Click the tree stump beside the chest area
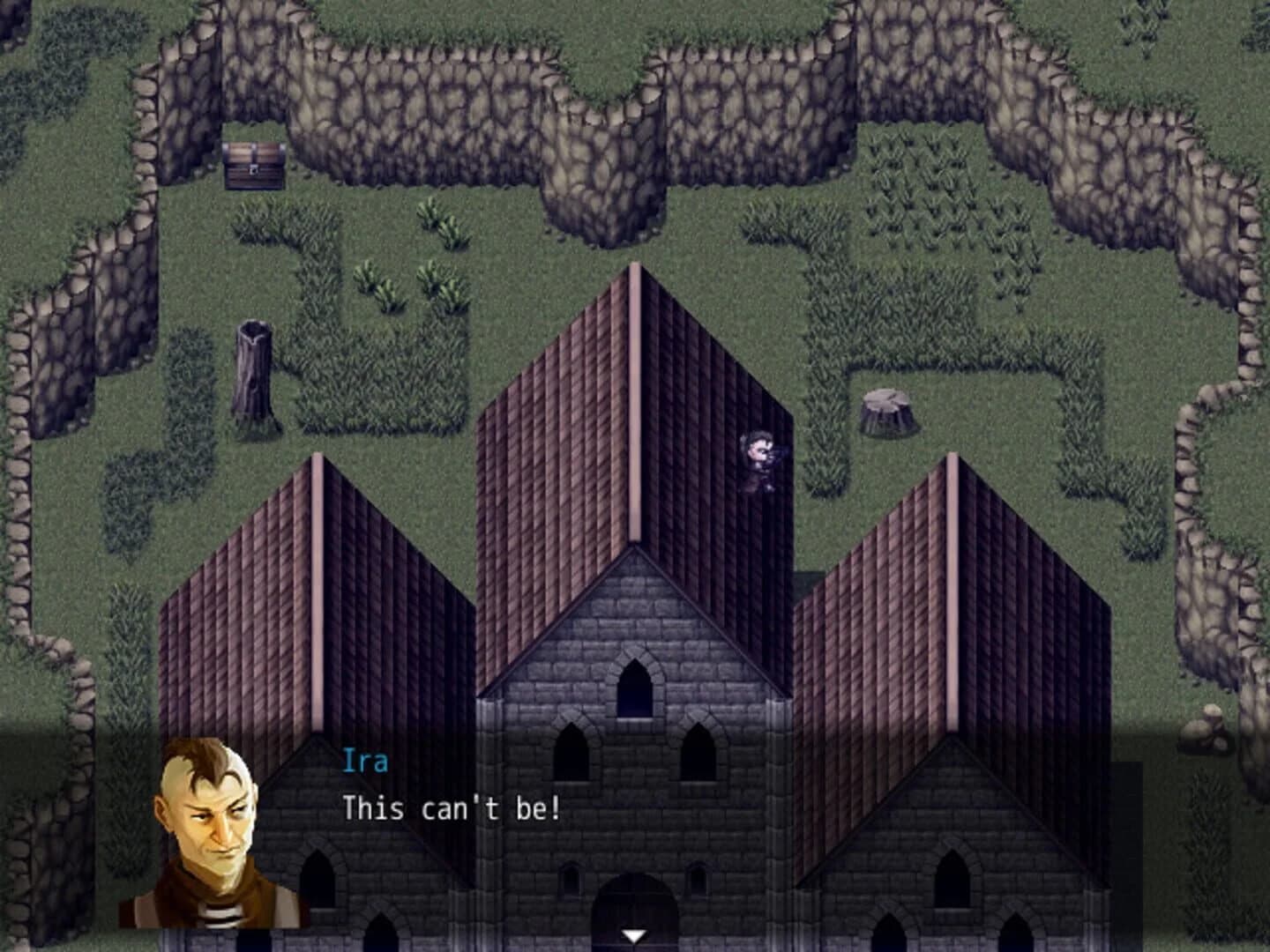The height and width of the screenshot is (952, 1270). pyautogui.click(x=252, y=370)
